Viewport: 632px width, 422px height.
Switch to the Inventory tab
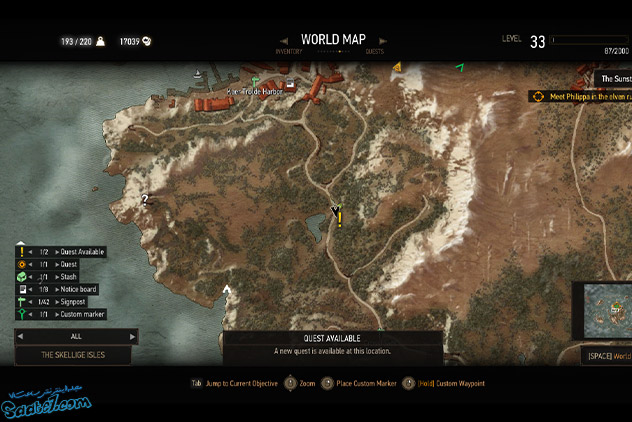[288, 50]
